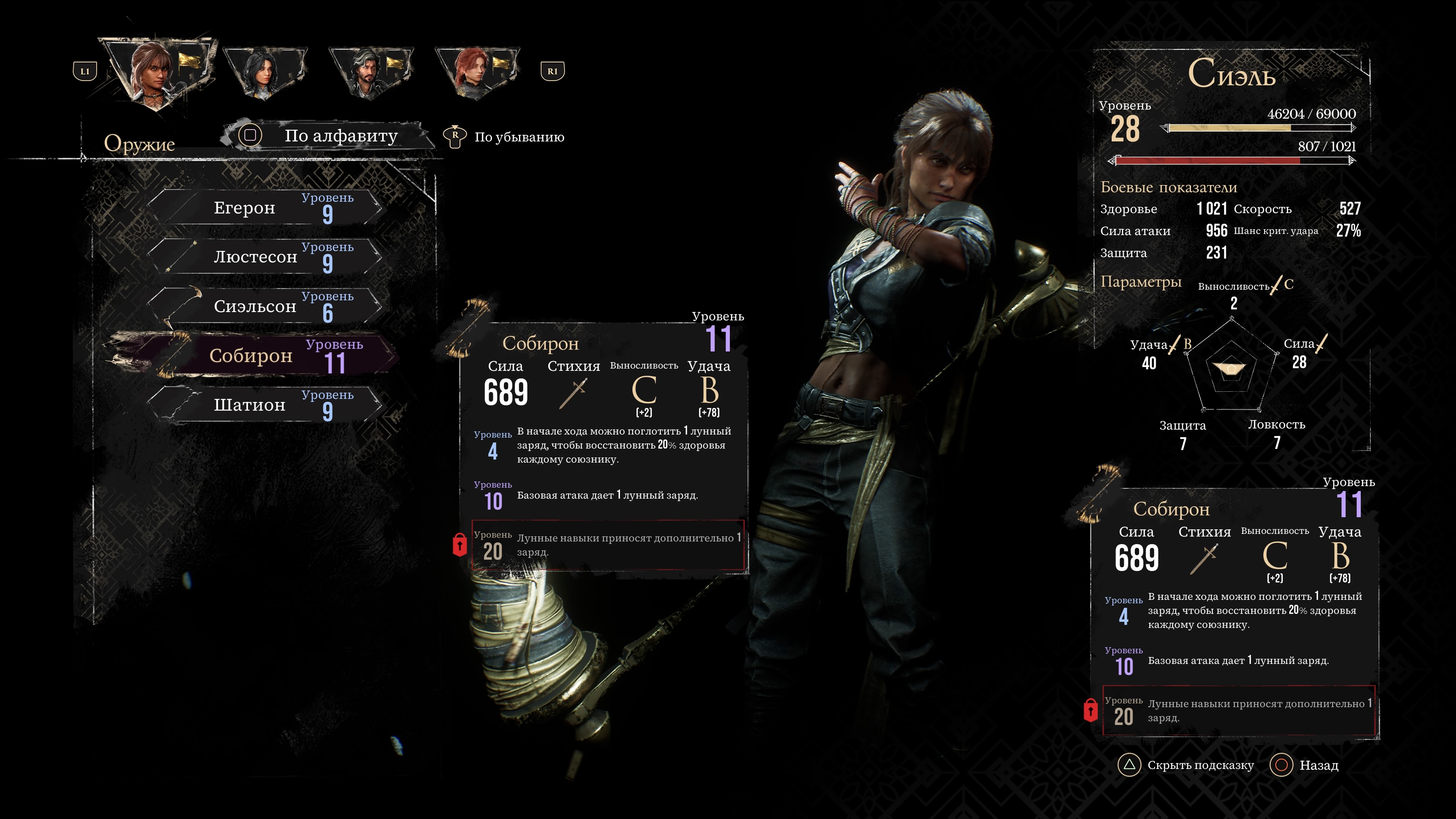Hide the tooltip with Скрыть подсказку
The image size is (1456, 819).
(x=1187, y=765)
